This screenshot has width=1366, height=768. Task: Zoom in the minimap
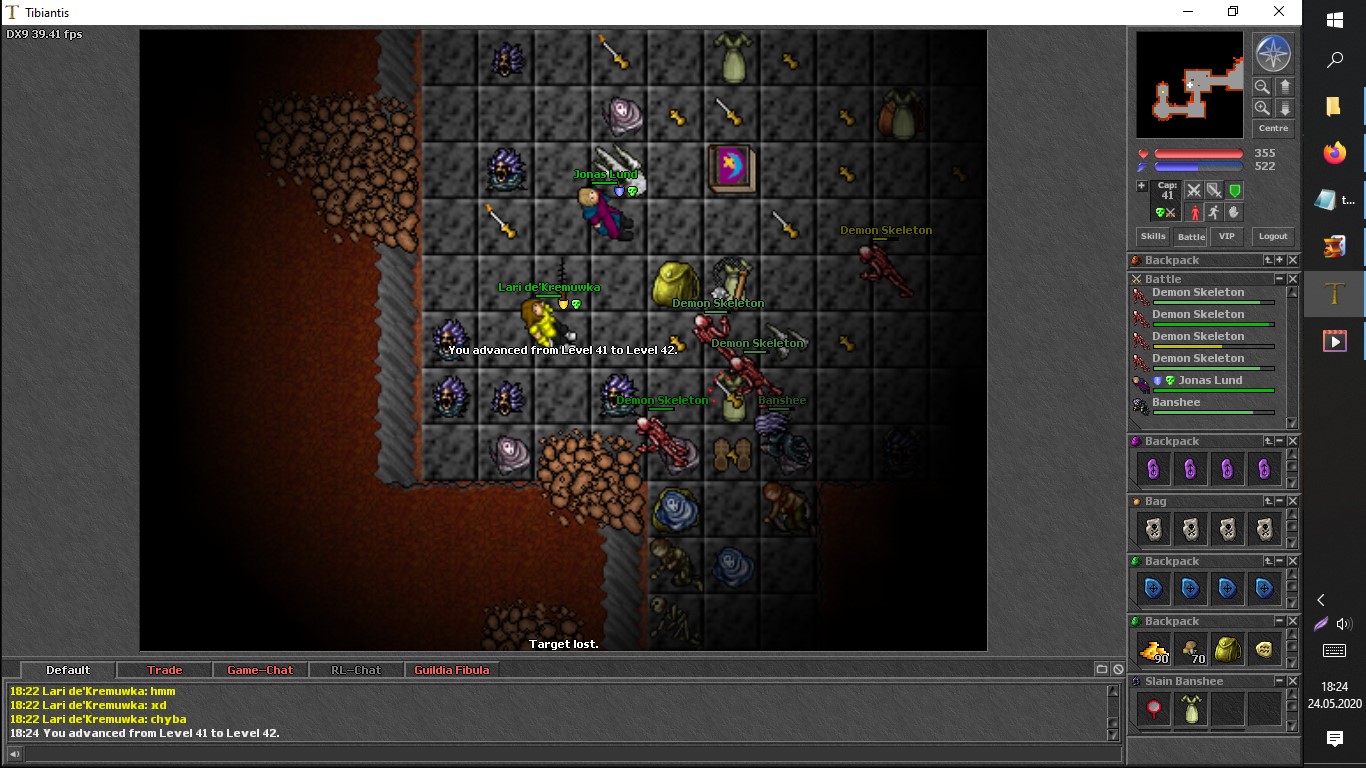tap(1263, 108)
